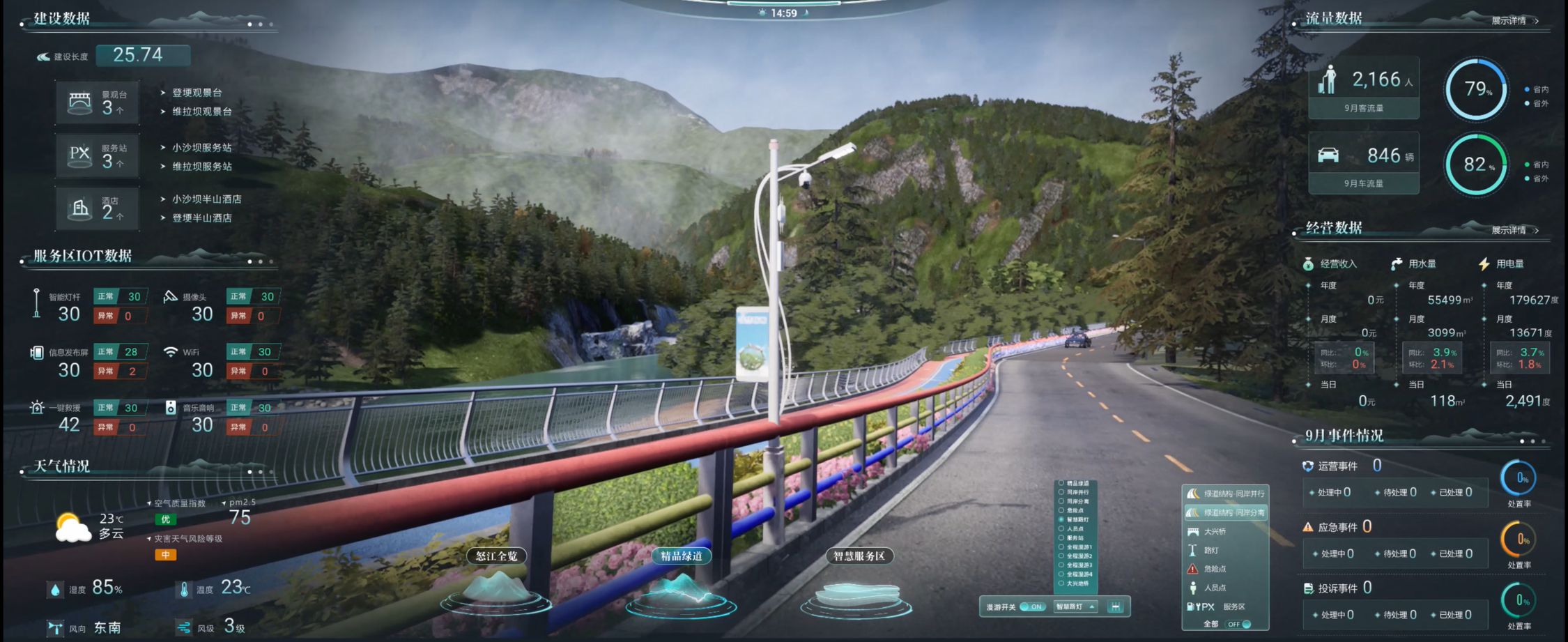Open the 智慧路灯 roaming dropdown
This screenshot has height=642, width=1568.
click(x=1075, y=606)
